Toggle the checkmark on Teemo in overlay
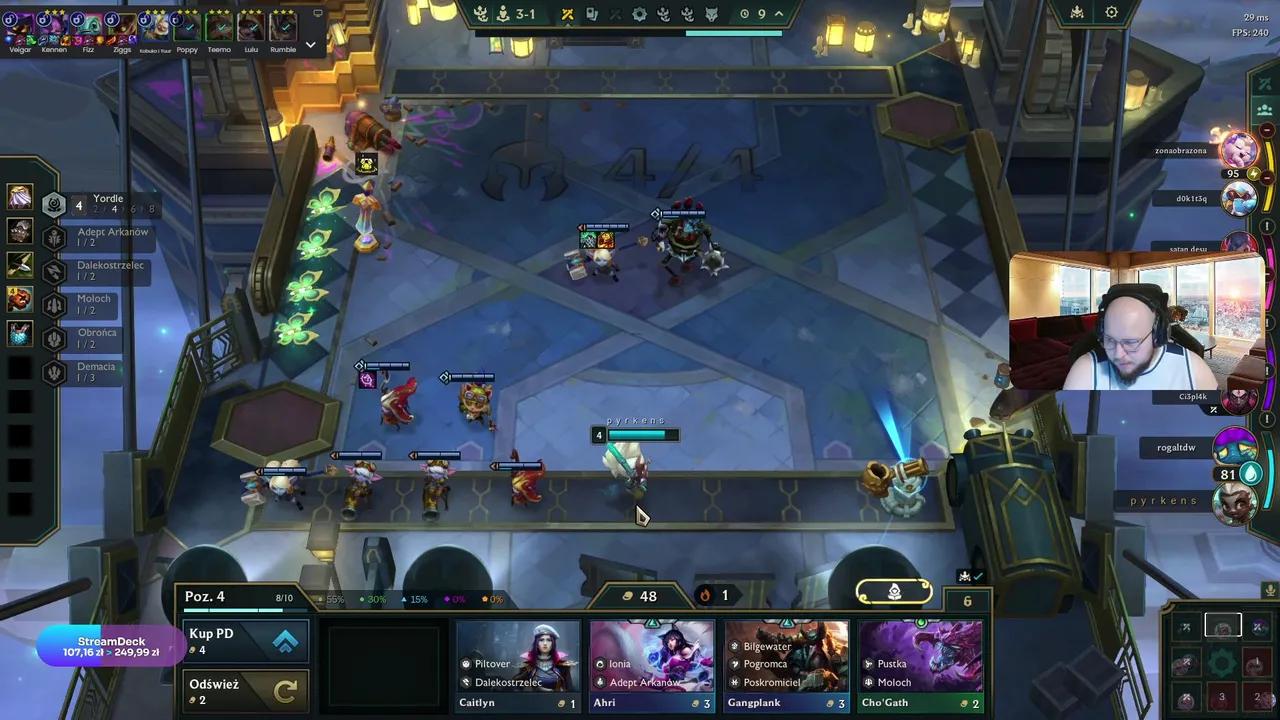The image size is (1280, 720). coord(222,26)
